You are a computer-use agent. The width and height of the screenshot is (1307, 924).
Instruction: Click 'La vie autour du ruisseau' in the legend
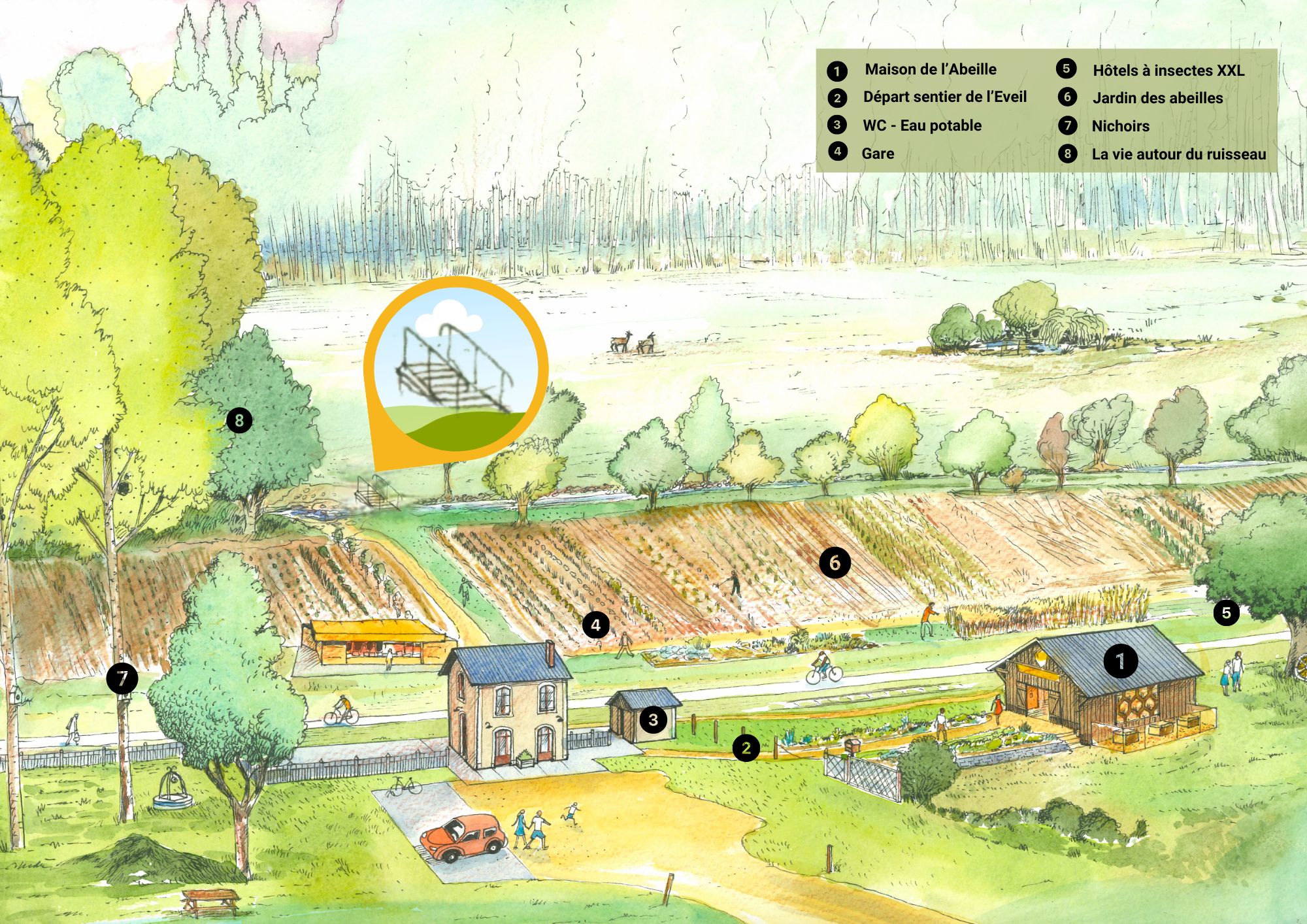(x=1178, y=154)
